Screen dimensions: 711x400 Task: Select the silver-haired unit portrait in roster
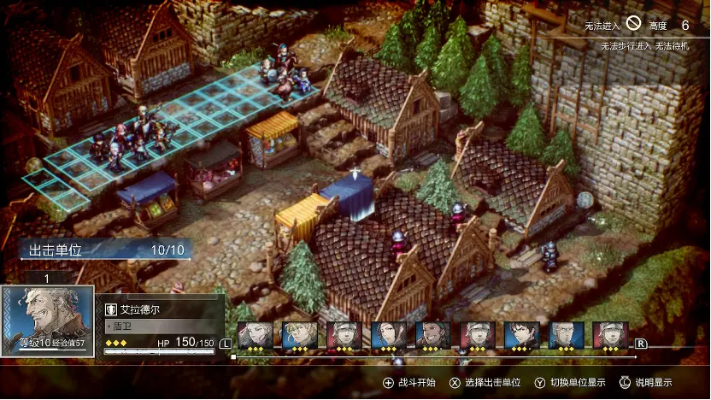point(255,334)
